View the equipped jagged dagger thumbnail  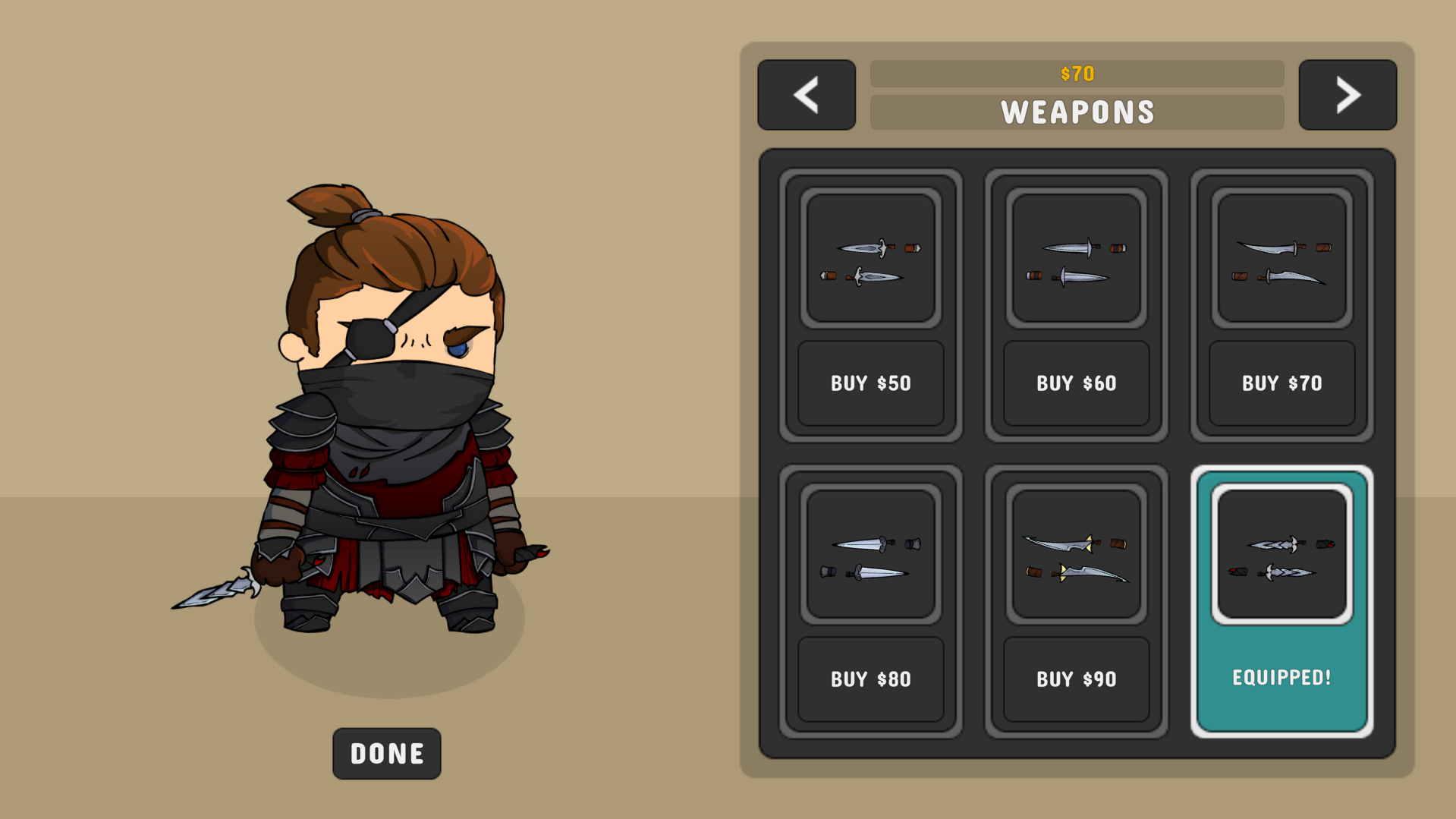(1281, 554)
